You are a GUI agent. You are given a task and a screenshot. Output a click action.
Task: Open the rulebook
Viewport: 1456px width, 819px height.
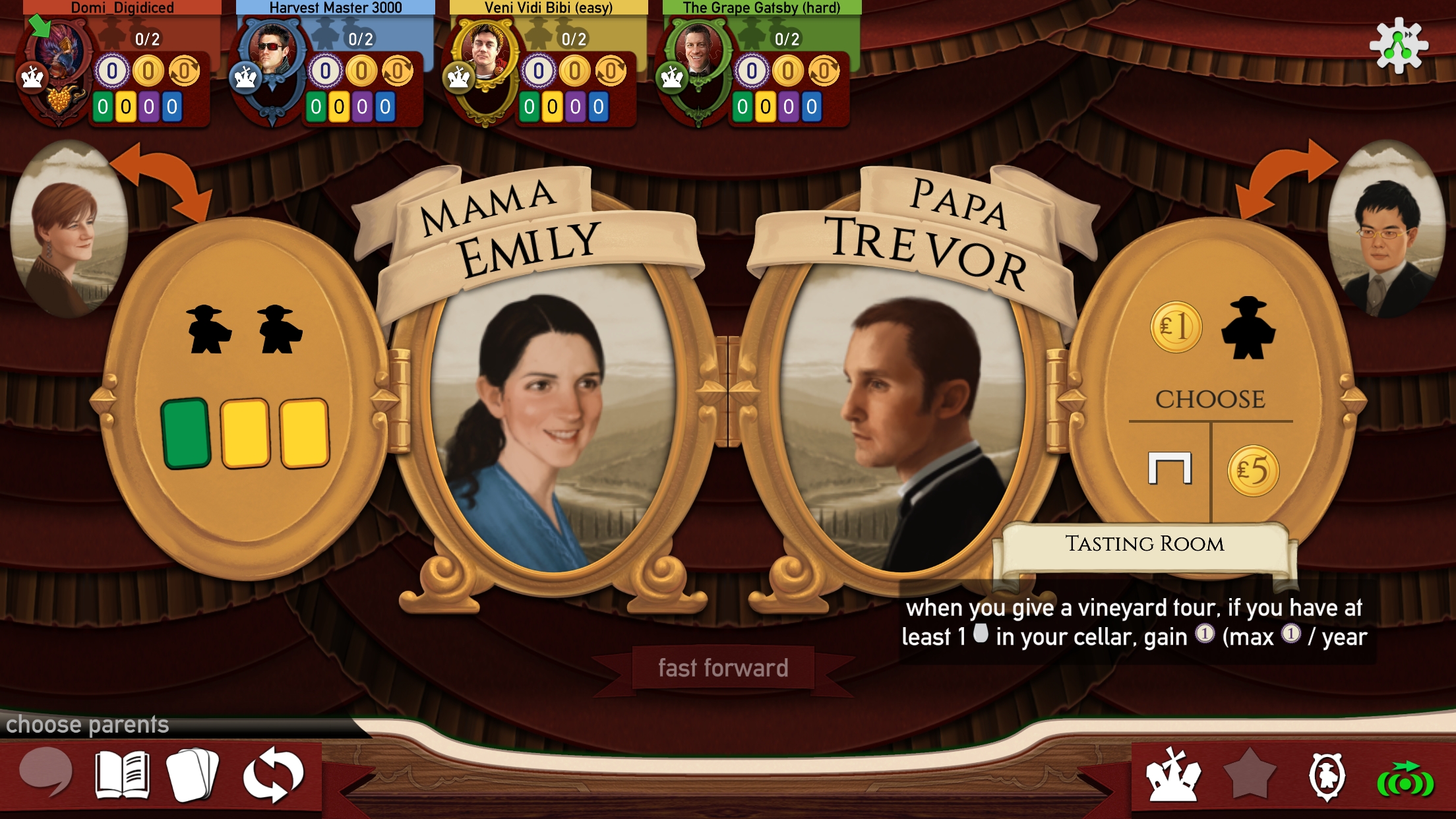coord(123,775)
